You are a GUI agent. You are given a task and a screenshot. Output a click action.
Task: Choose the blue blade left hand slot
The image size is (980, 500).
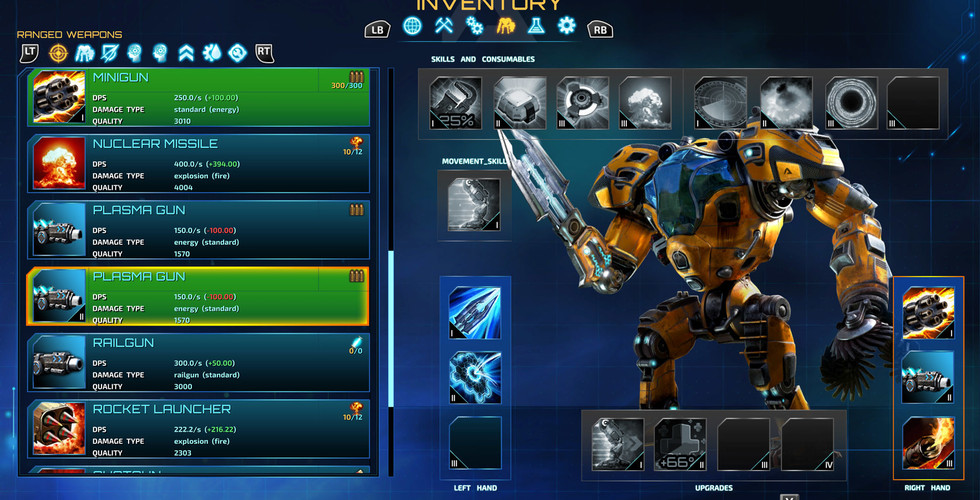pyautogui.click(x=475, y=312)
